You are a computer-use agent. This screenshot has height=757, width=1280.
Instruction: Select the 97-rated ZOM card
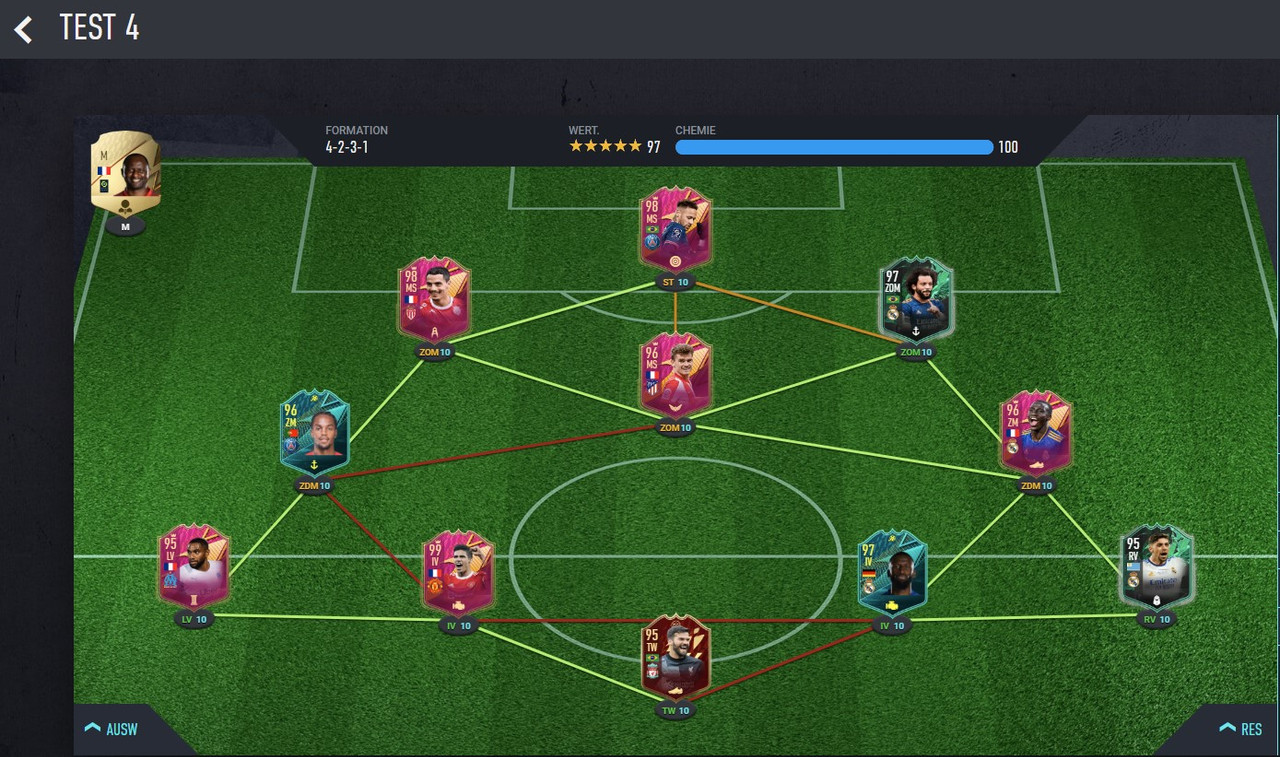pyautogui.click(x=916, y=299)
